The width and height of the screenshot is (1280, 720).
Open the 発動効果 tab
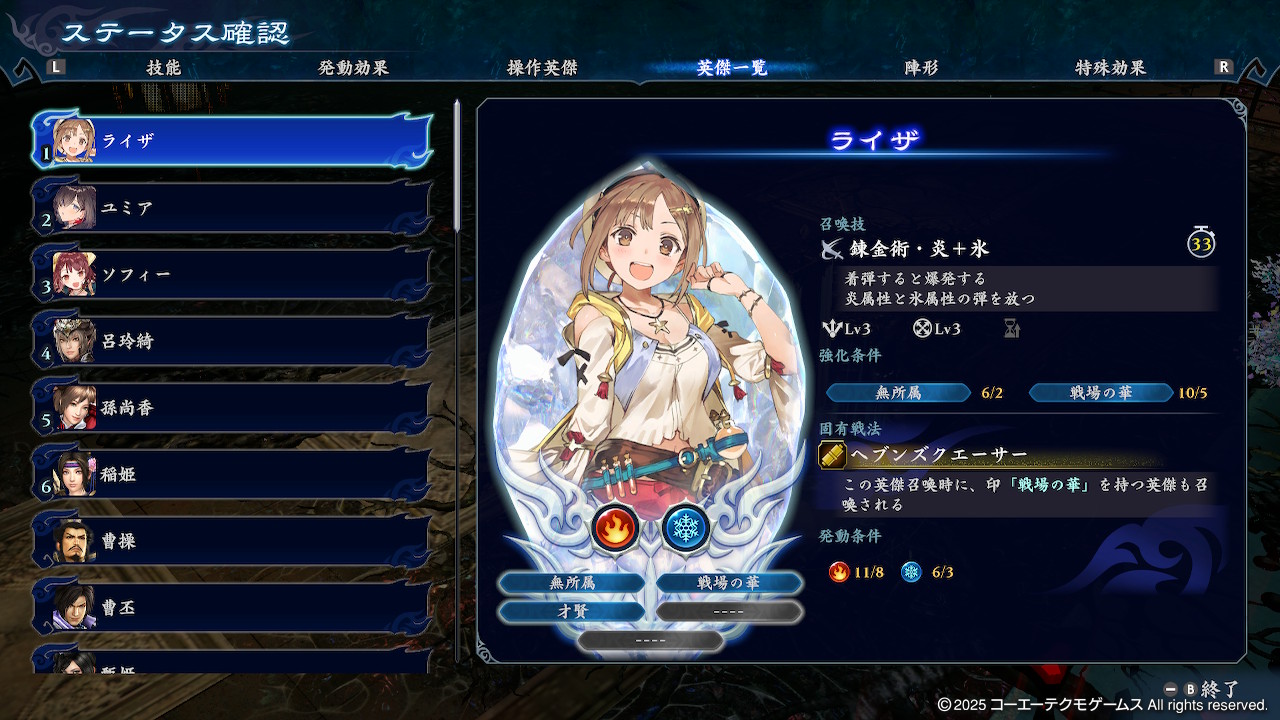[353, 68]
